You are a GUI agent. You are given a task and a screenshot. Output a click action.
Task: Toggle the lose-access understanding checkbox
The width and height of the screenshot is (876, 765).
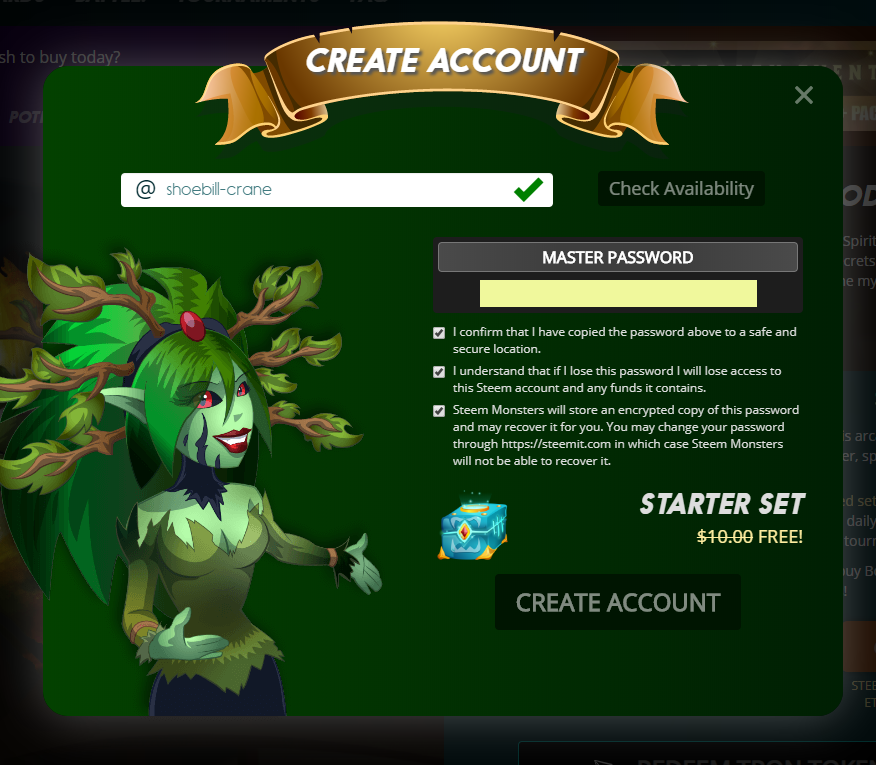pyautogui.click(x=439, y=372)
